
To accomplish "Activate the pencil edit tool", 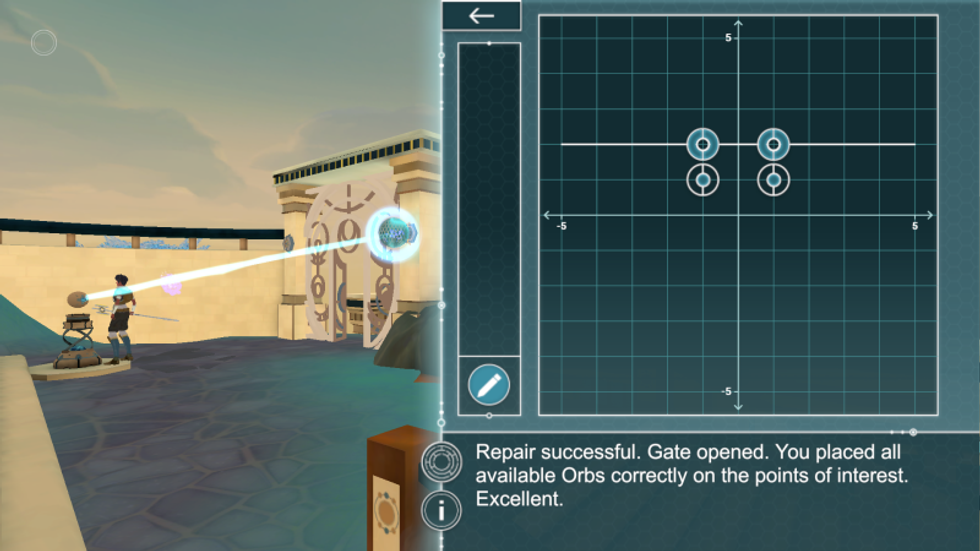I will coord(488,385).
